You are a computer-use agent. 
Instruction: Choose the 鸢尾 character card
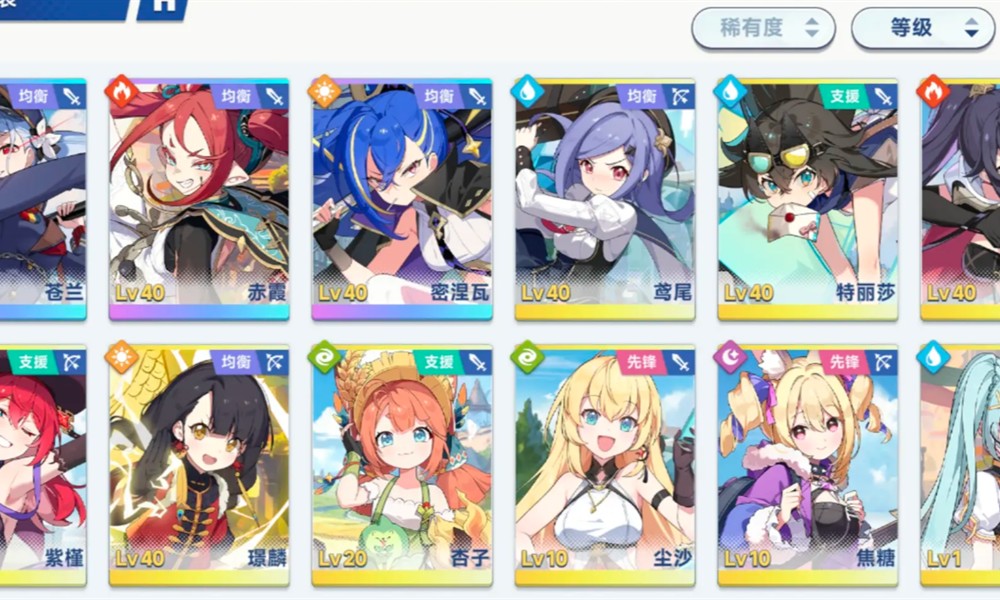605,198
